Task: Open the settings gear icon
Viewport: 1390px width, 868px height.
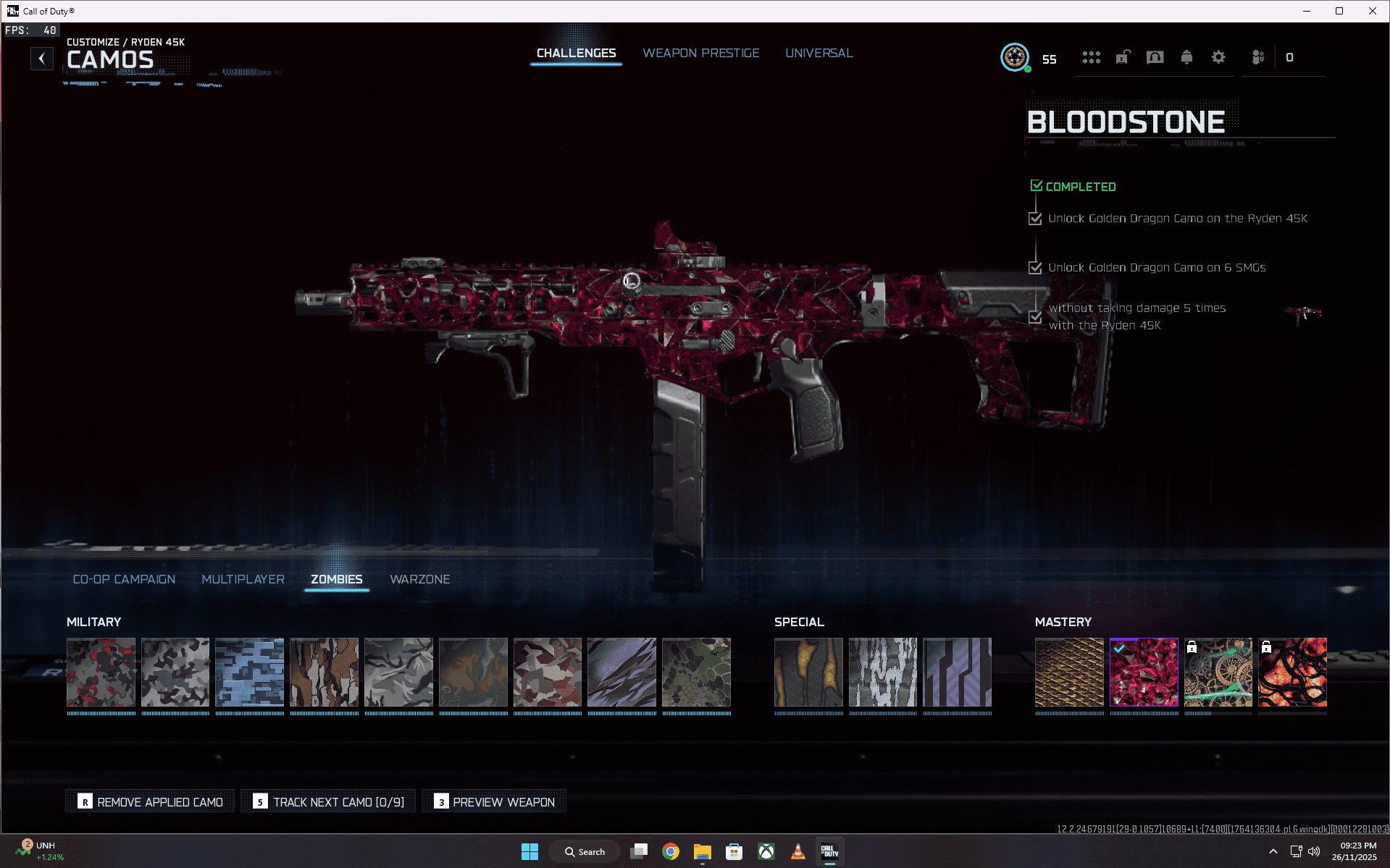Action: [1219, 57]
